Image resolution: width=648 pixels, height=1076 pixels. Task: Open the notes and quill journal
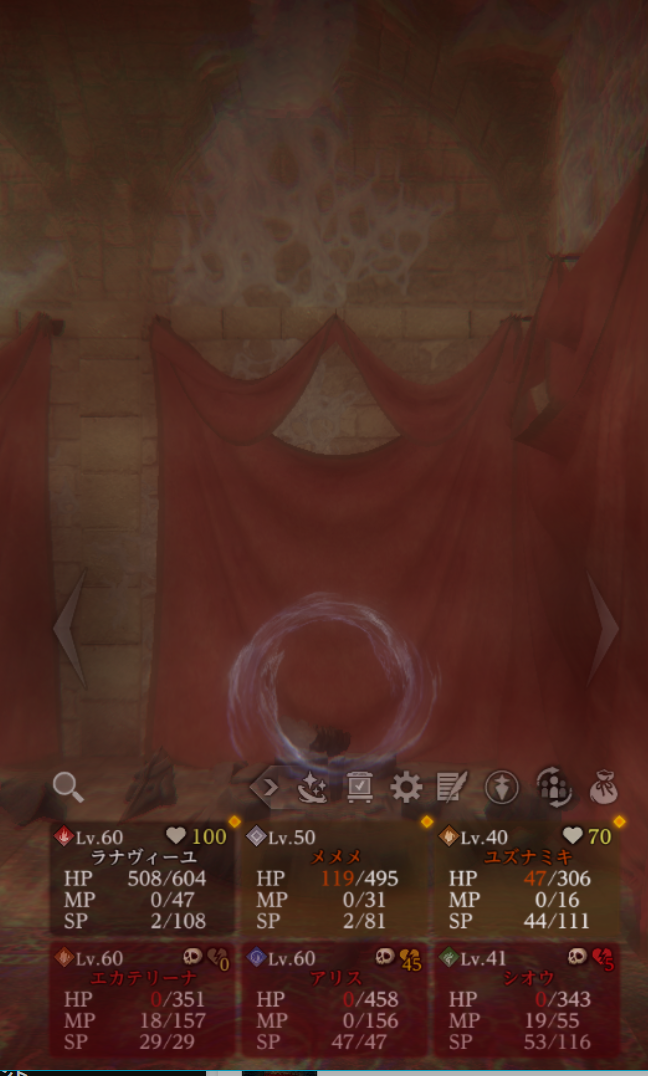[x=452, y=788]
